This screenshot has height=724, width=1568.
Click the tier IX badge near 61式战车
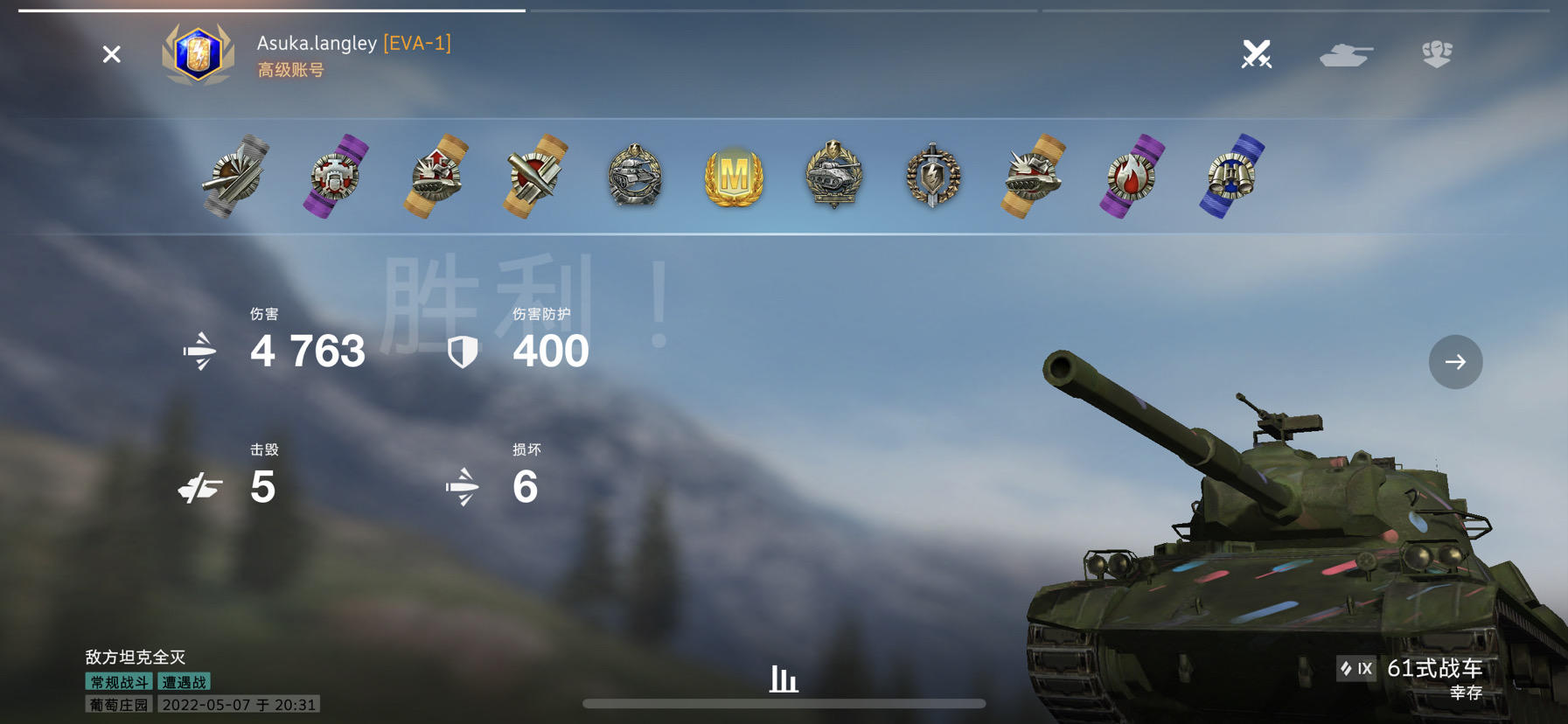(x=1356, y=668)
